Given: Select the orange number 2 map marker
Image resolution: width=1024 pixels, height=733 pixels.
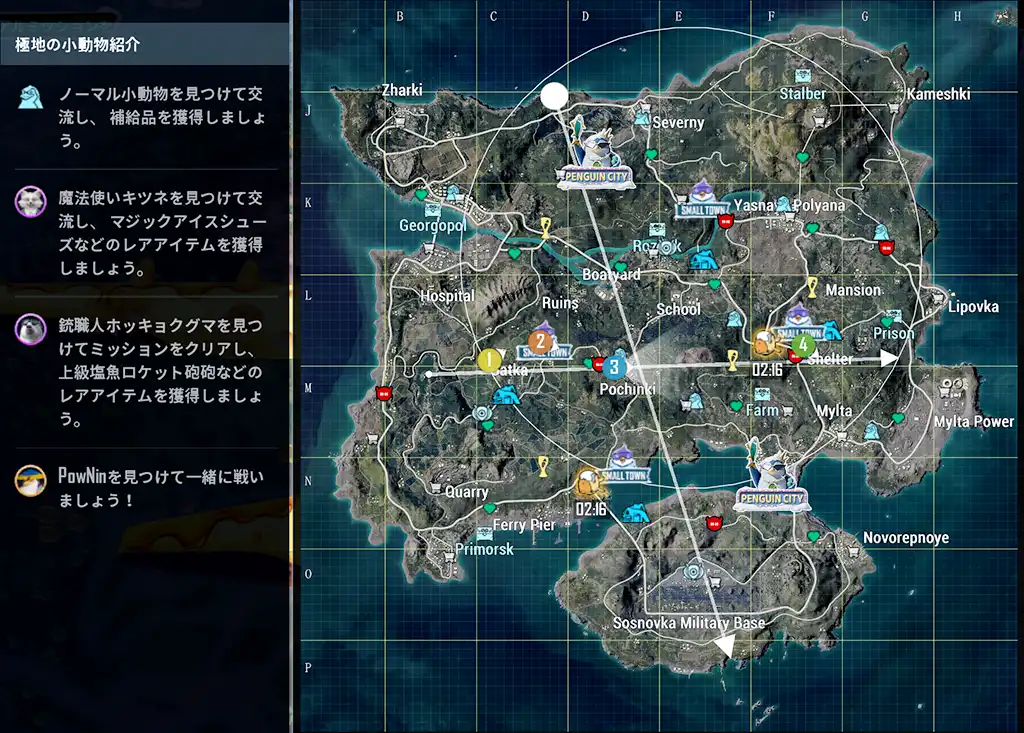Looking at the screenshot, I should point(540,341).
